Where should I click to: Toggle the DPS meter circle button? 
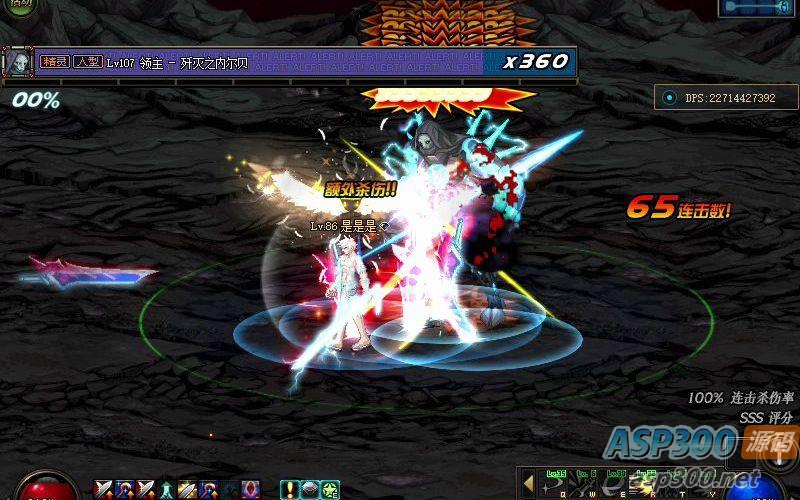tap(669, 98)
